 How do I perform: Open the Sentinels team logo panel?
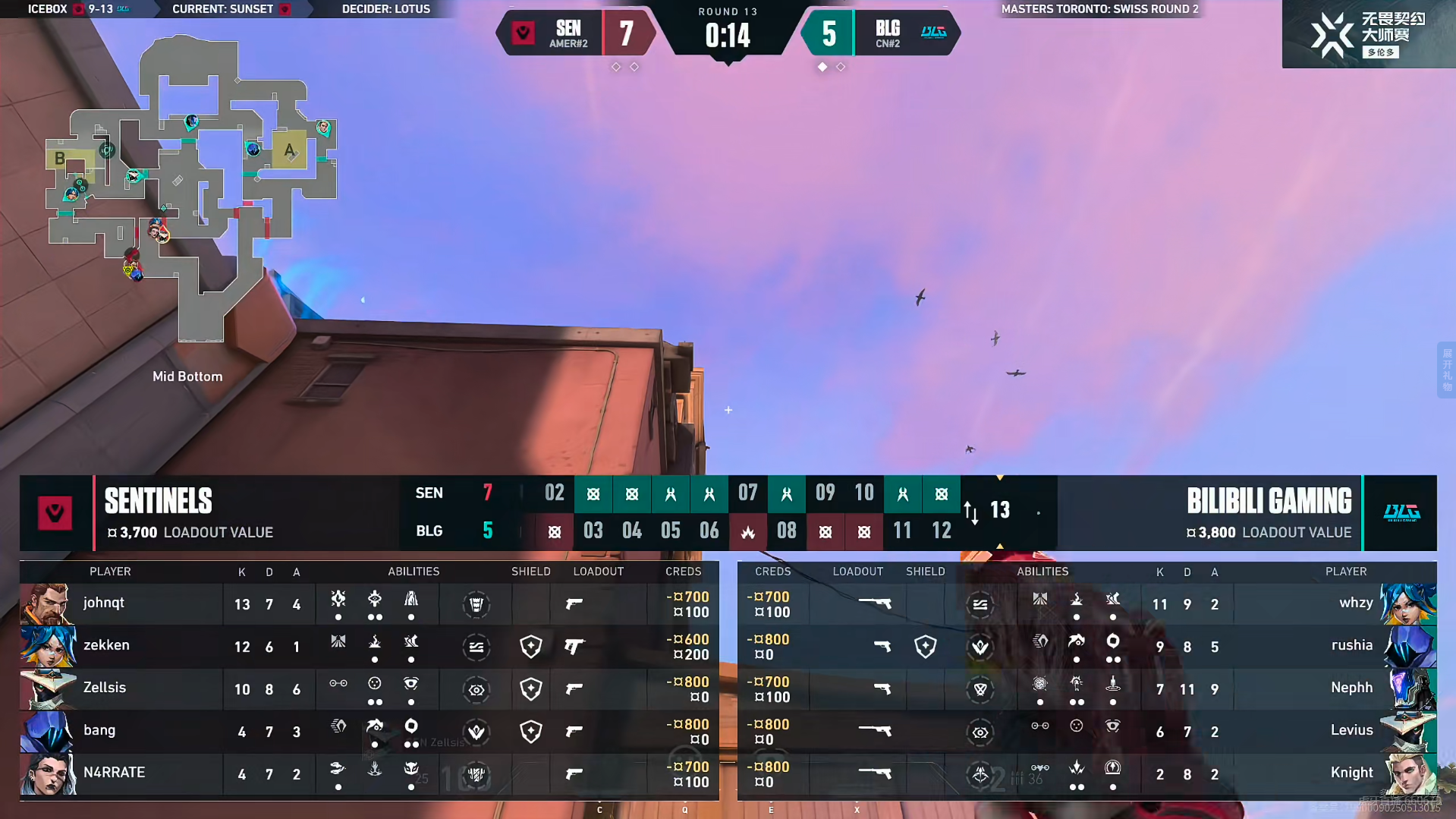click(x=55, y=513)
